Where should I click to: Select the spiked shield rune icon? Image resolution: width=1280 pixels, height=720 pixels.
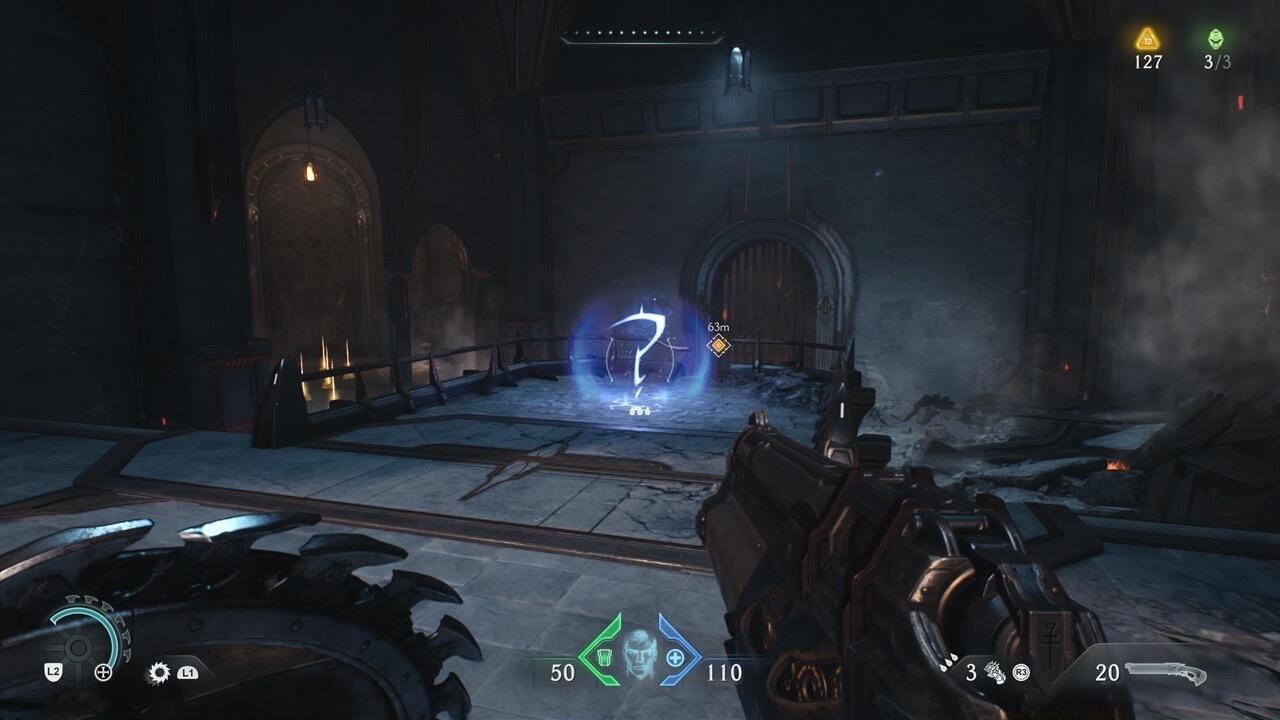click(158, 673)
